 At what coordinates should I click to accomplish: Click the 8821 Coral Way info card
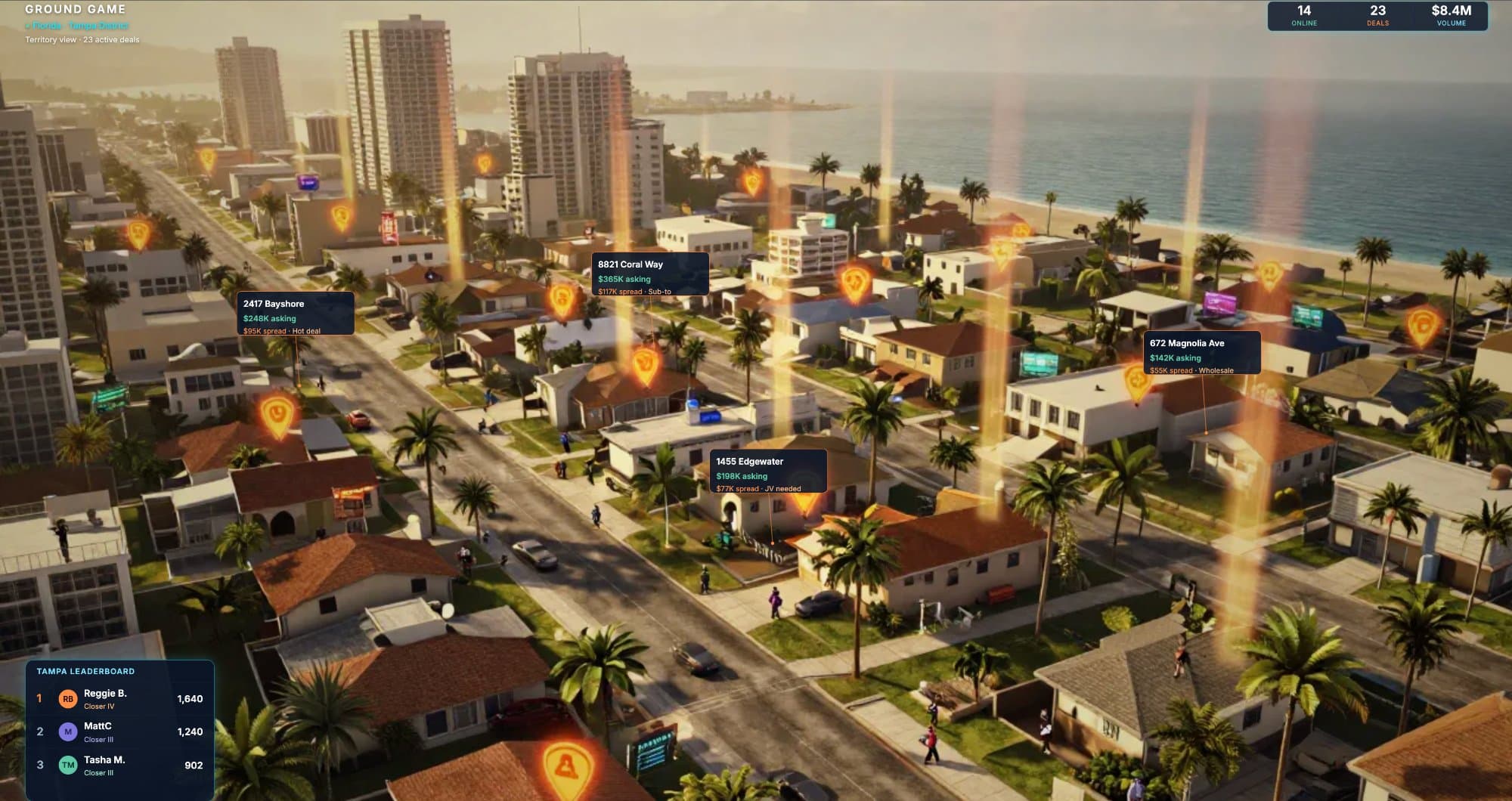click(x=651, y=274)
